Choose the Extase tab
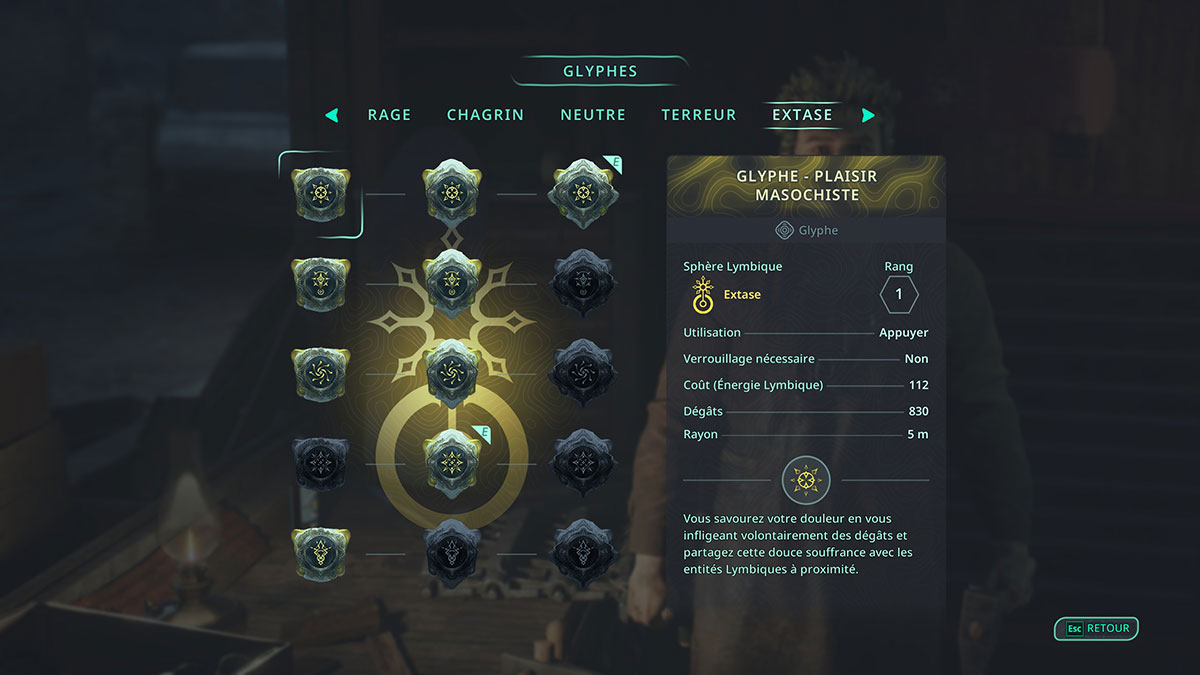Image resolution: width=1200 pixels, height=675 pixels. coord(802,115)
